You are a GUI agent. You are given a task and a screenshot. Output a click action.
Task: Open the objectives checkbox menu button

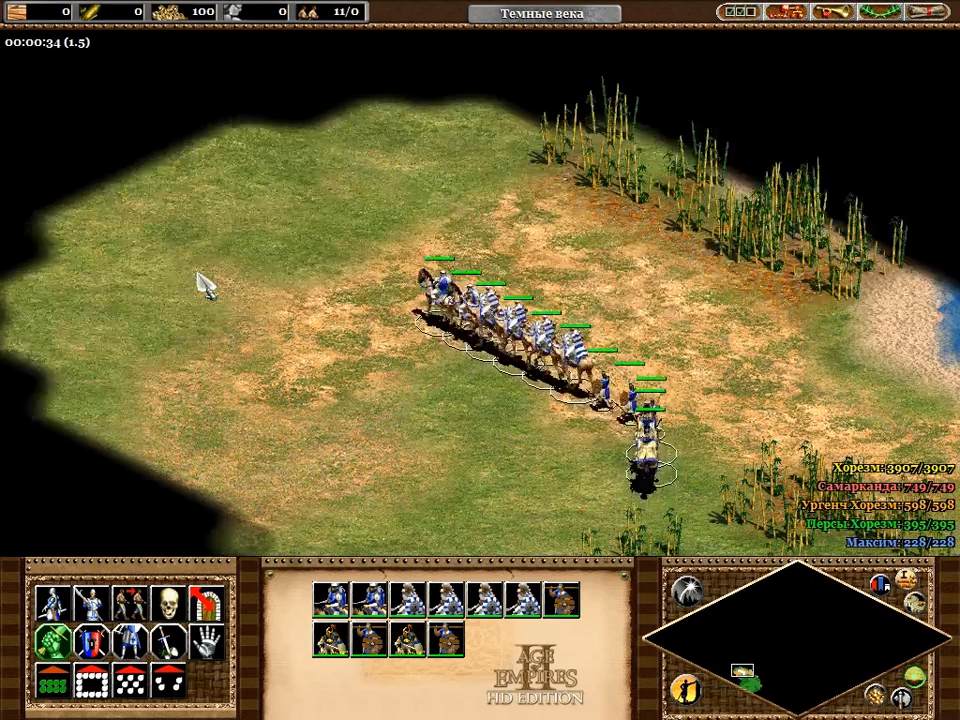click(x=738, y=12)
